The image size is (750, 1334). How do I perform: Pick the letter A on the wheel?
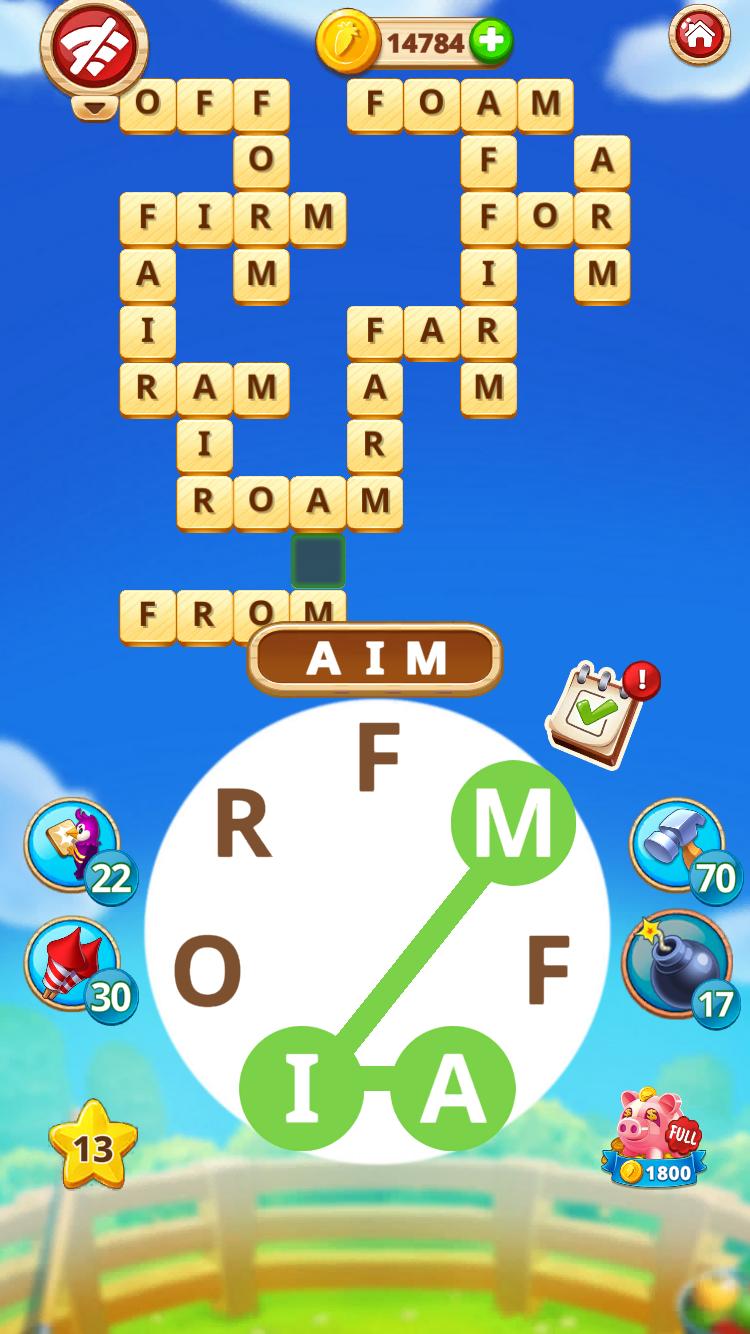coord(453,1088)
